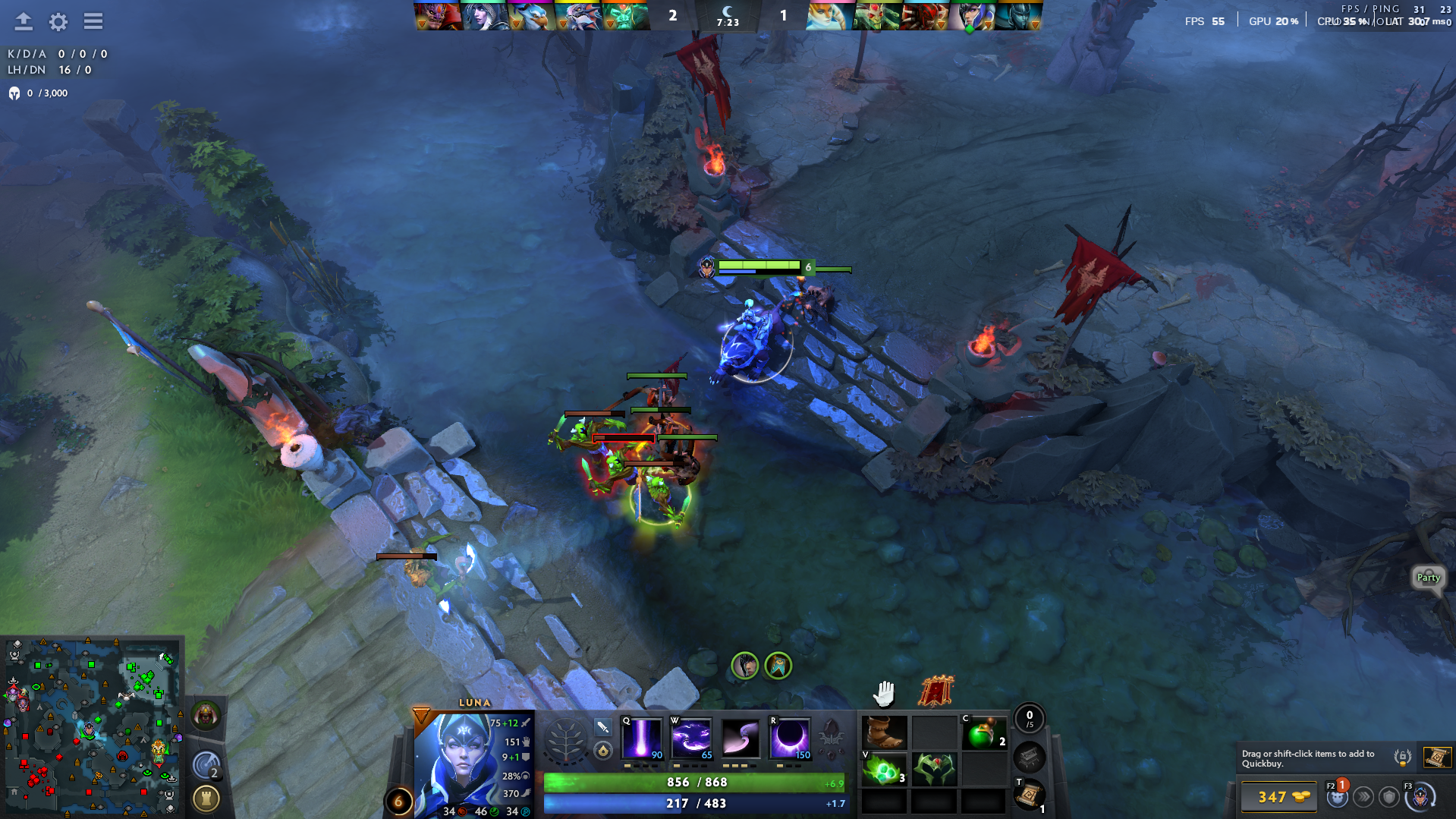Activate the Eclipse ultimate ability

coord(790,738)
